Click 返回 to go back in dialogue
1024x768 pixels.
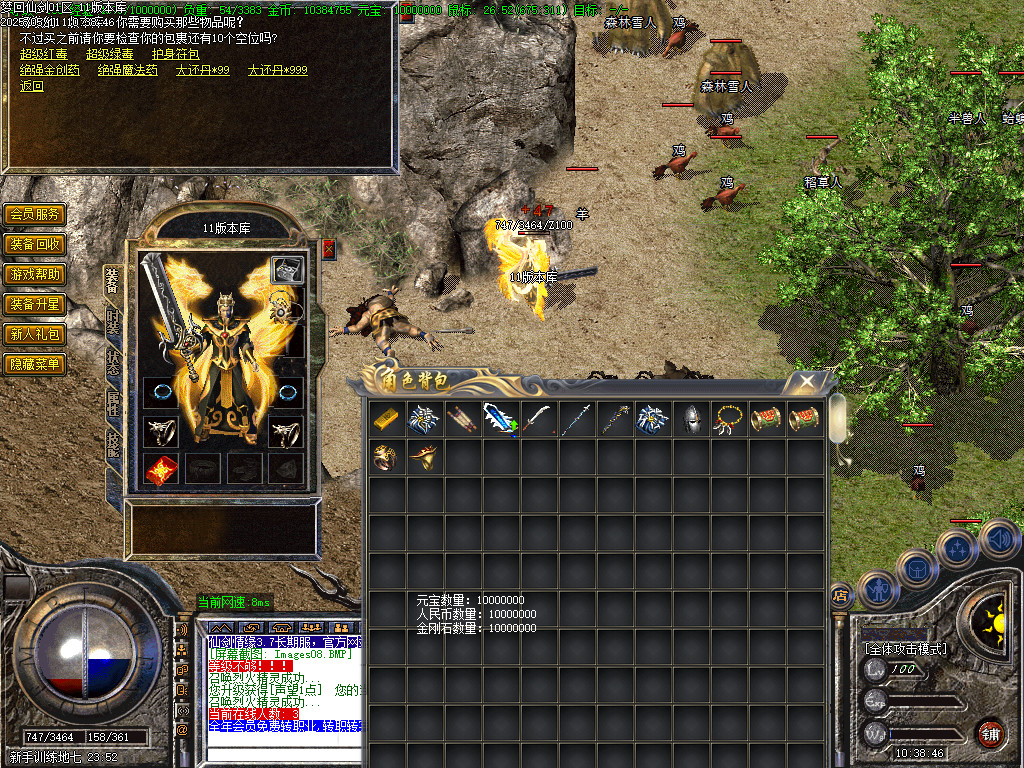click(x=32, y=86)
